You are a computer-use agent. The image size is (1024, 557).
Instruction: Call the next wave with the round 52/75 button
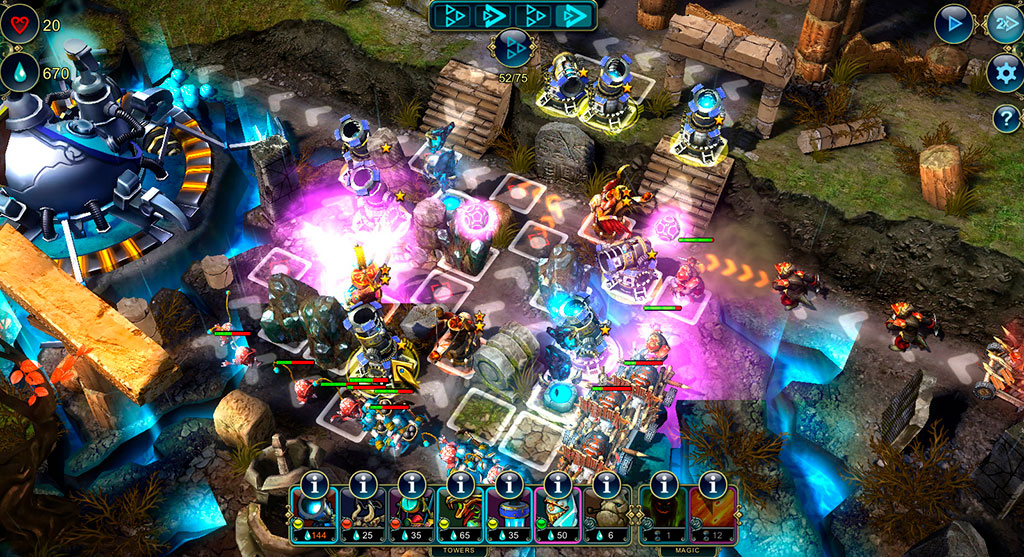512,47
